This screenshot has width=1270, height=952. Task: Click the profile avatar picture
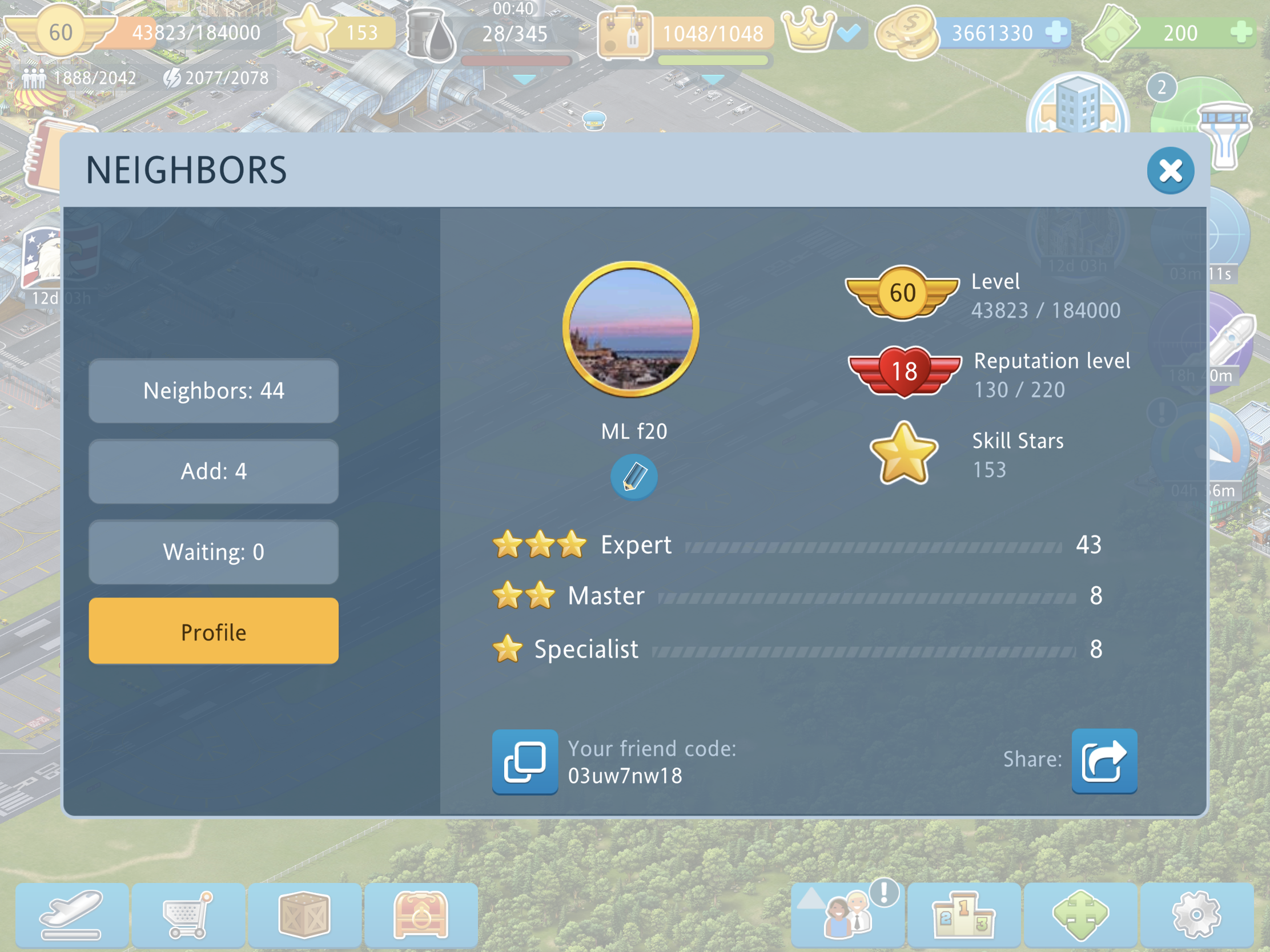click(630, 329)
